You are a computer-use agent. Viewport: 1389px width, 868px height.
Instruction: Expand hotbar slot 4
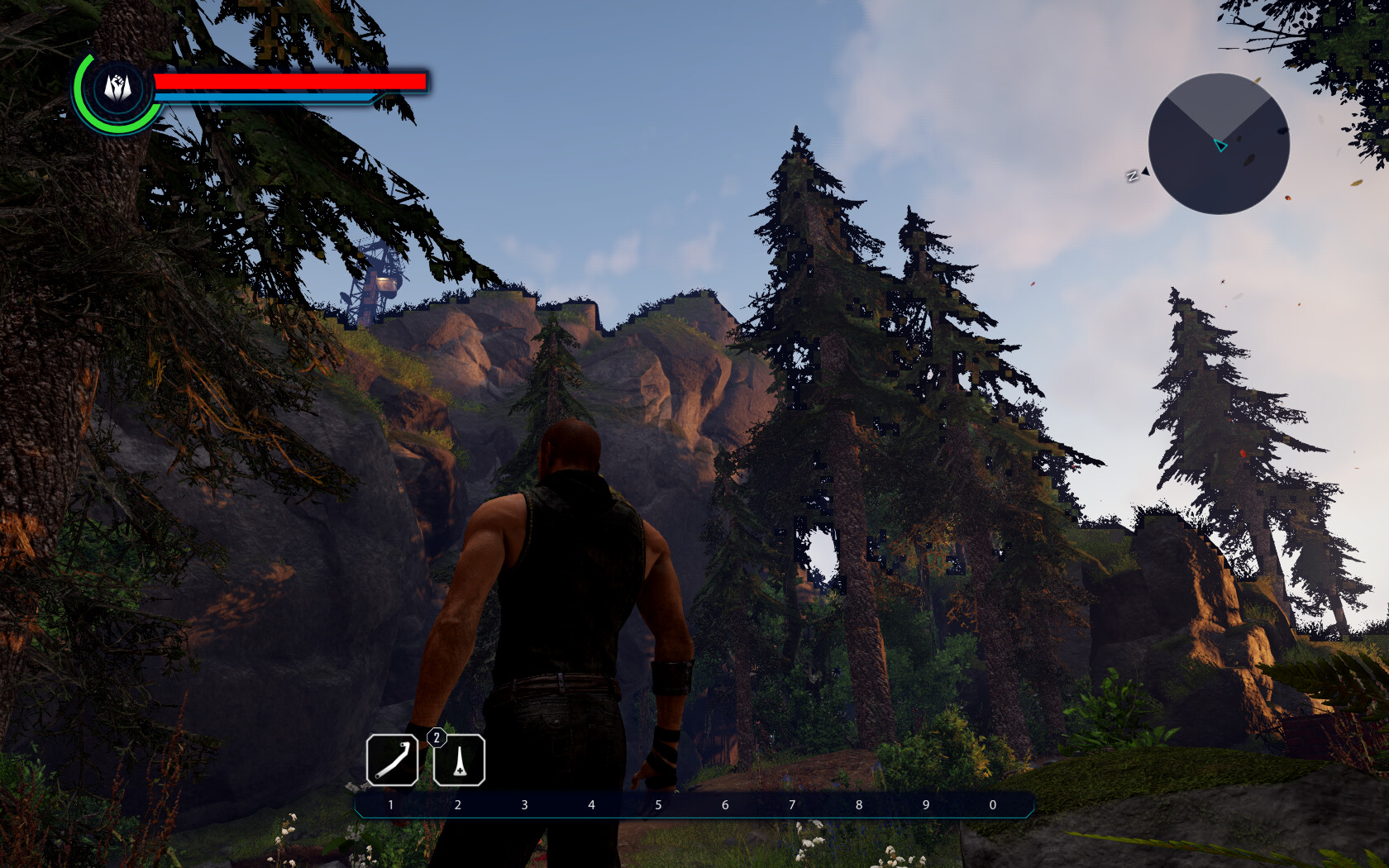tap(591, 804)
